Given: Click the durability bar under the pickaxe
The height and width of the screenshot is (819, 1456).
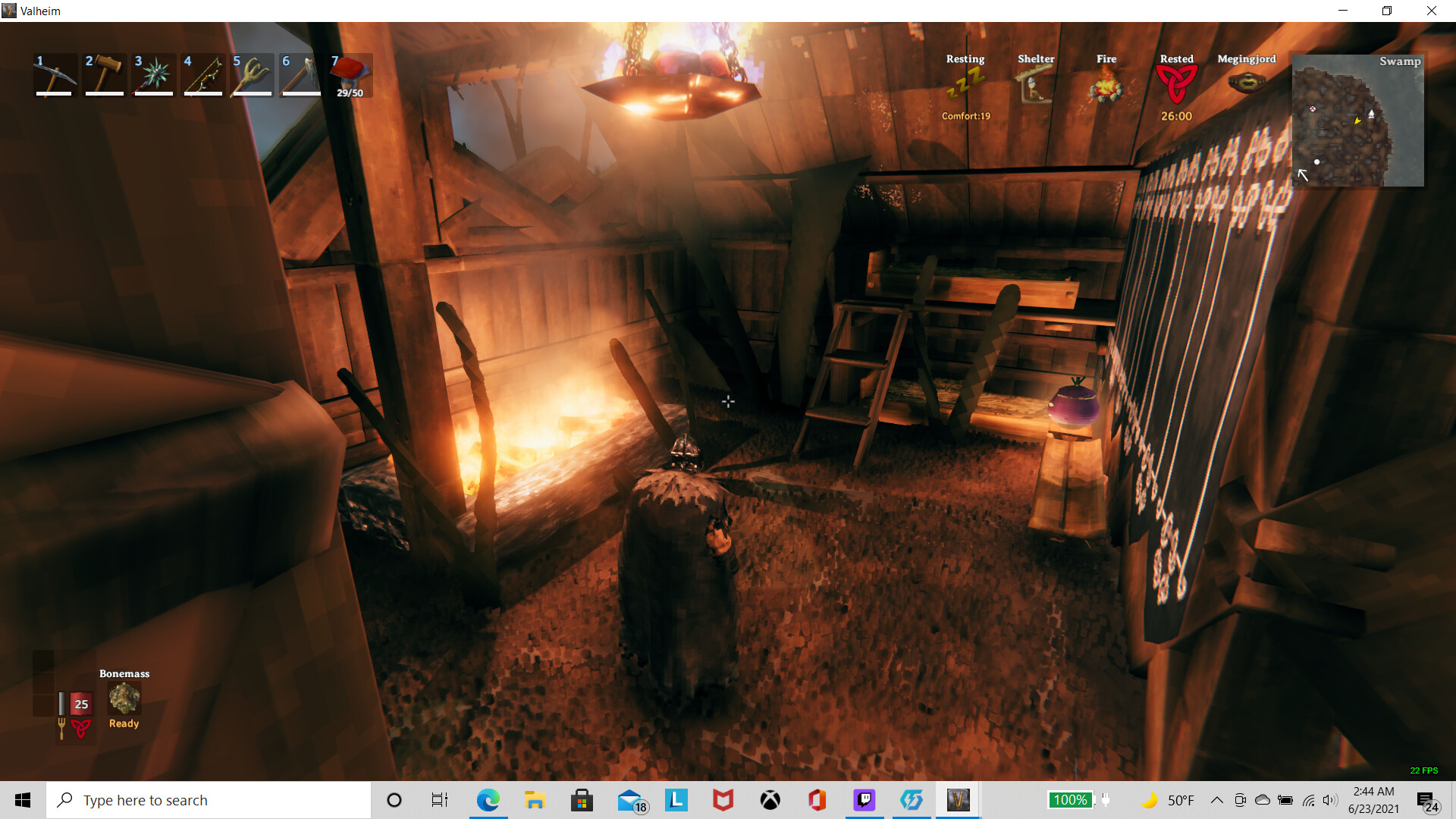Looking at the screenshot, I should [55, 95].
